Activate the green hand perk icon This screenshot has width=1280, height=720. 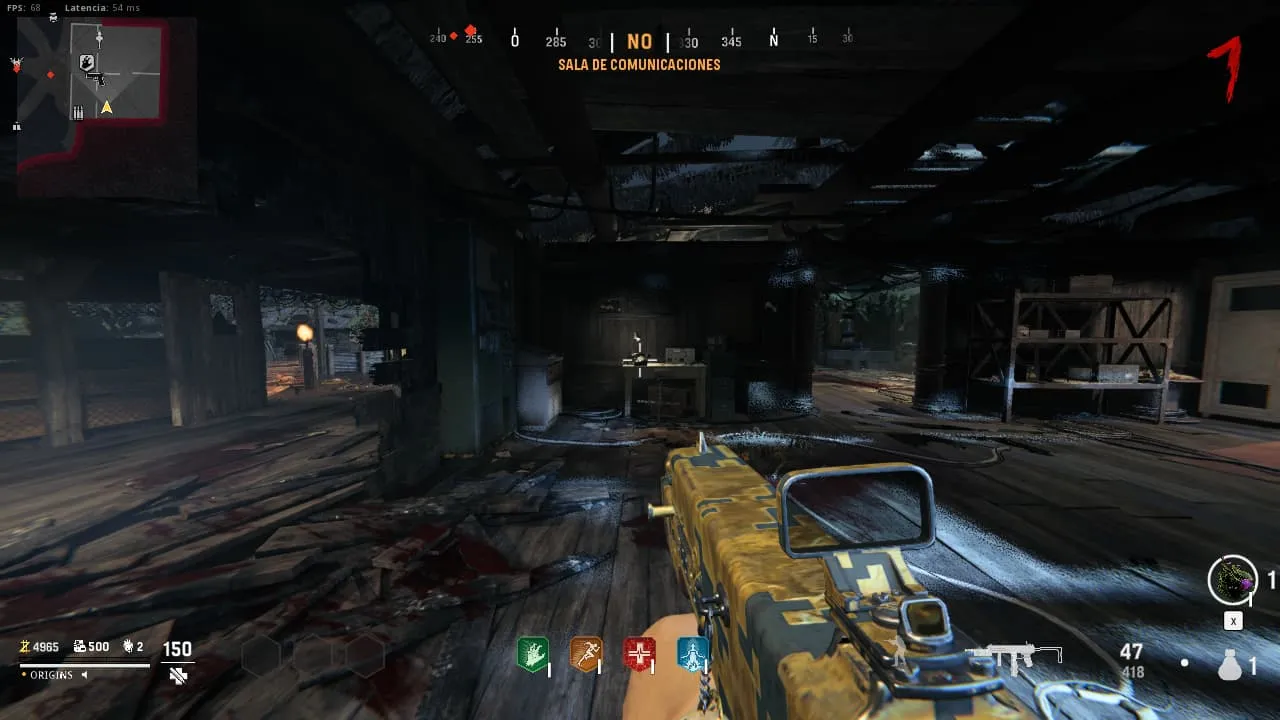point(532,655)
